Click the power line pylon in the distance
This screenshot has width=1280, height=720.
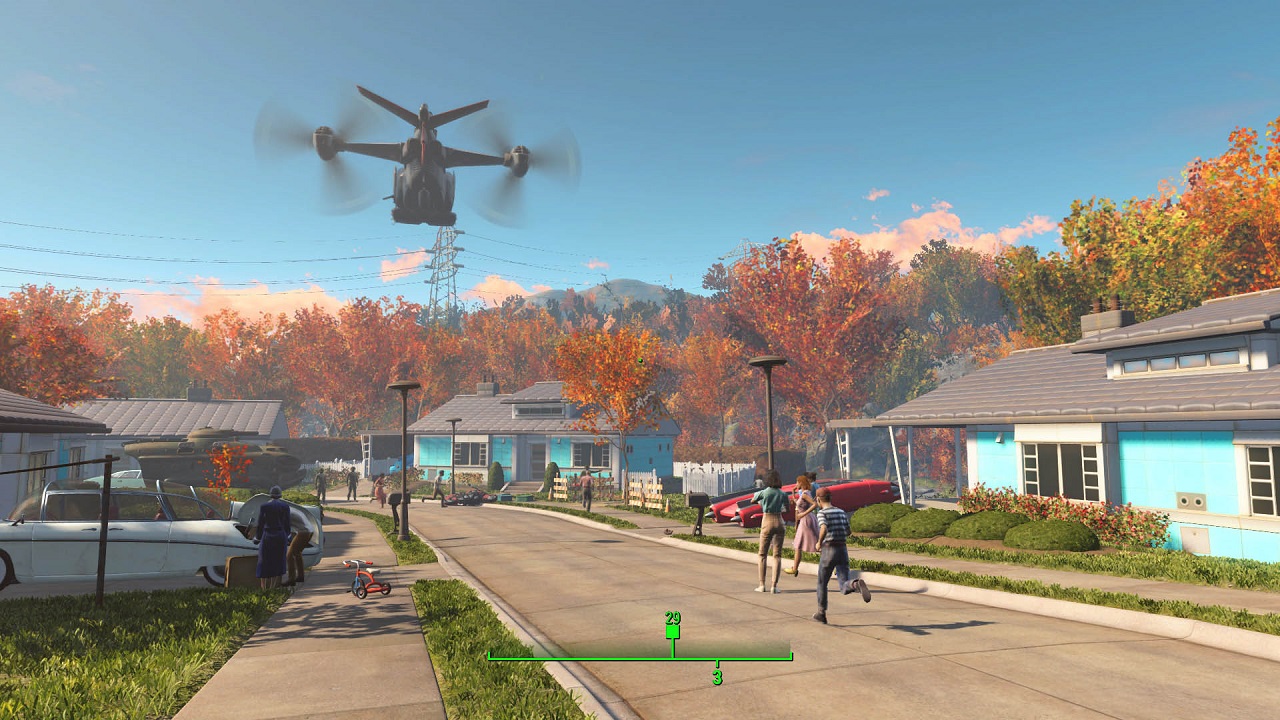click(x=442, y=270)
